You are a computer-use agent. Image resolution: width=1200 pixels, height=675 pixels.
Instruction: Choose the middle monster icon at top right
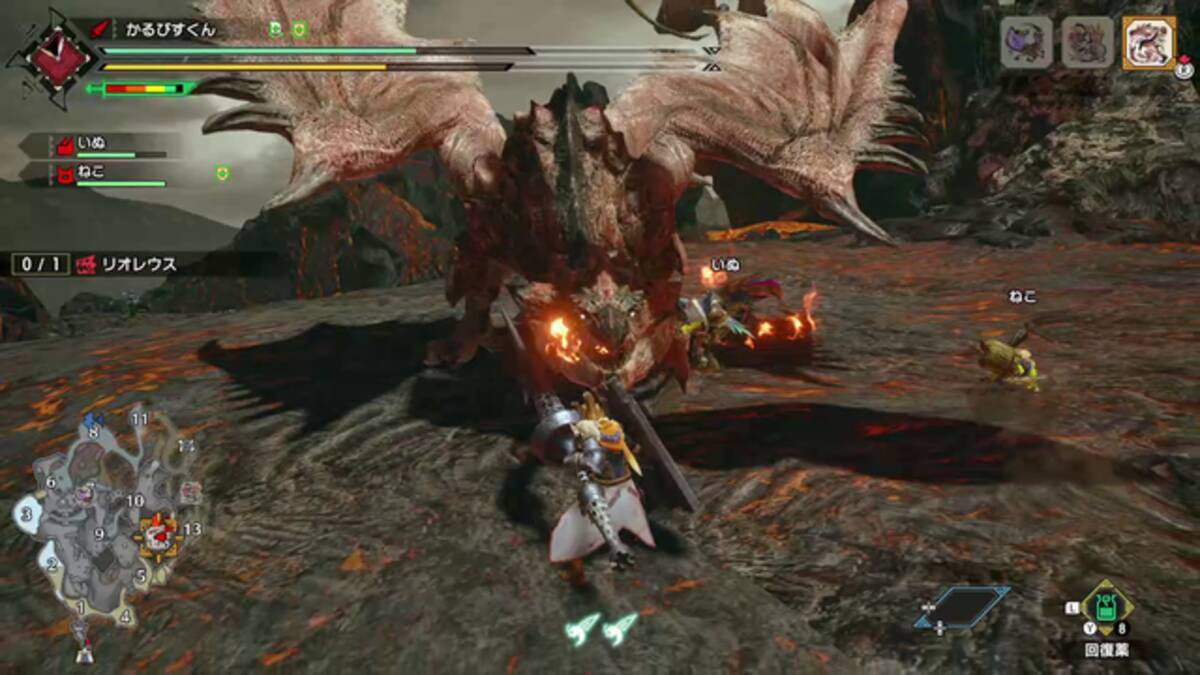tap(1088, 43)
